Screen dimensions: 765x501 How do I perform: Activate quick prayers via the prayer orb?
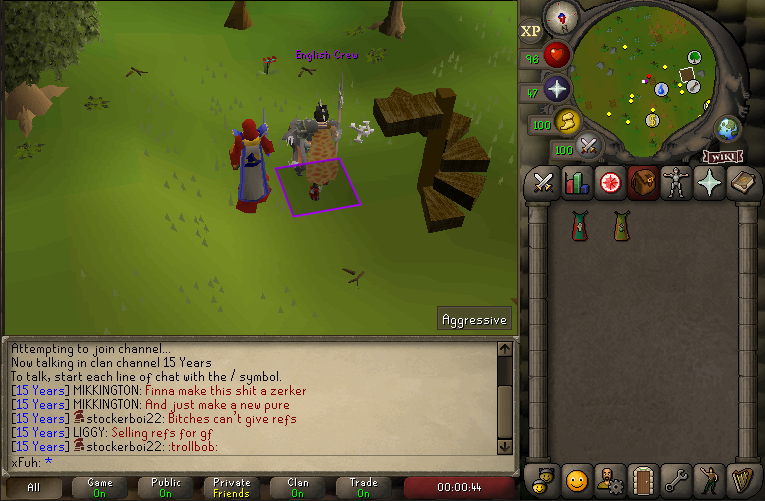coord(556,89)
